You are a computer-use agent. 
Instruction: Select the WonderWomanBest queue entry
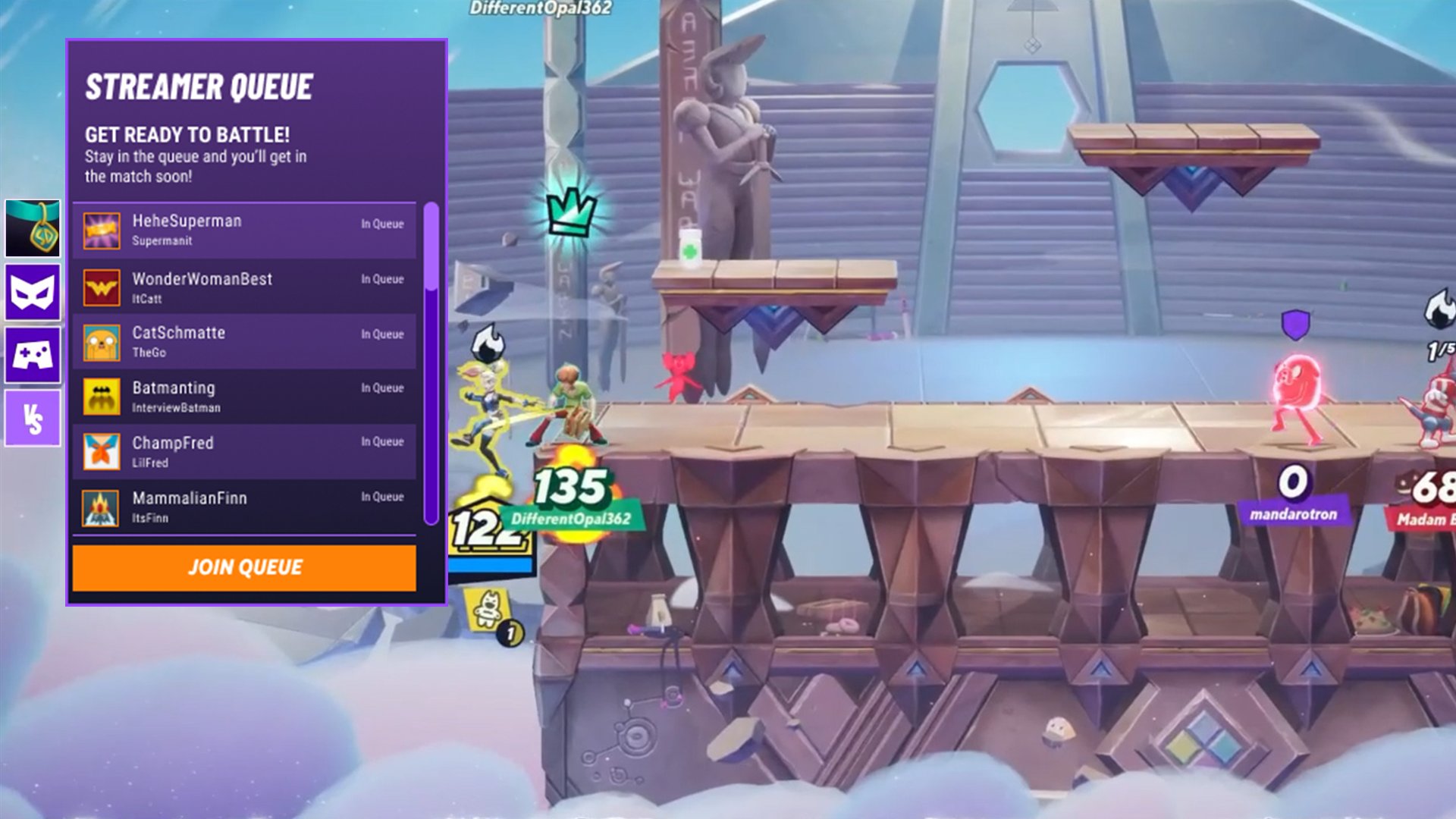tap(243, 287)
